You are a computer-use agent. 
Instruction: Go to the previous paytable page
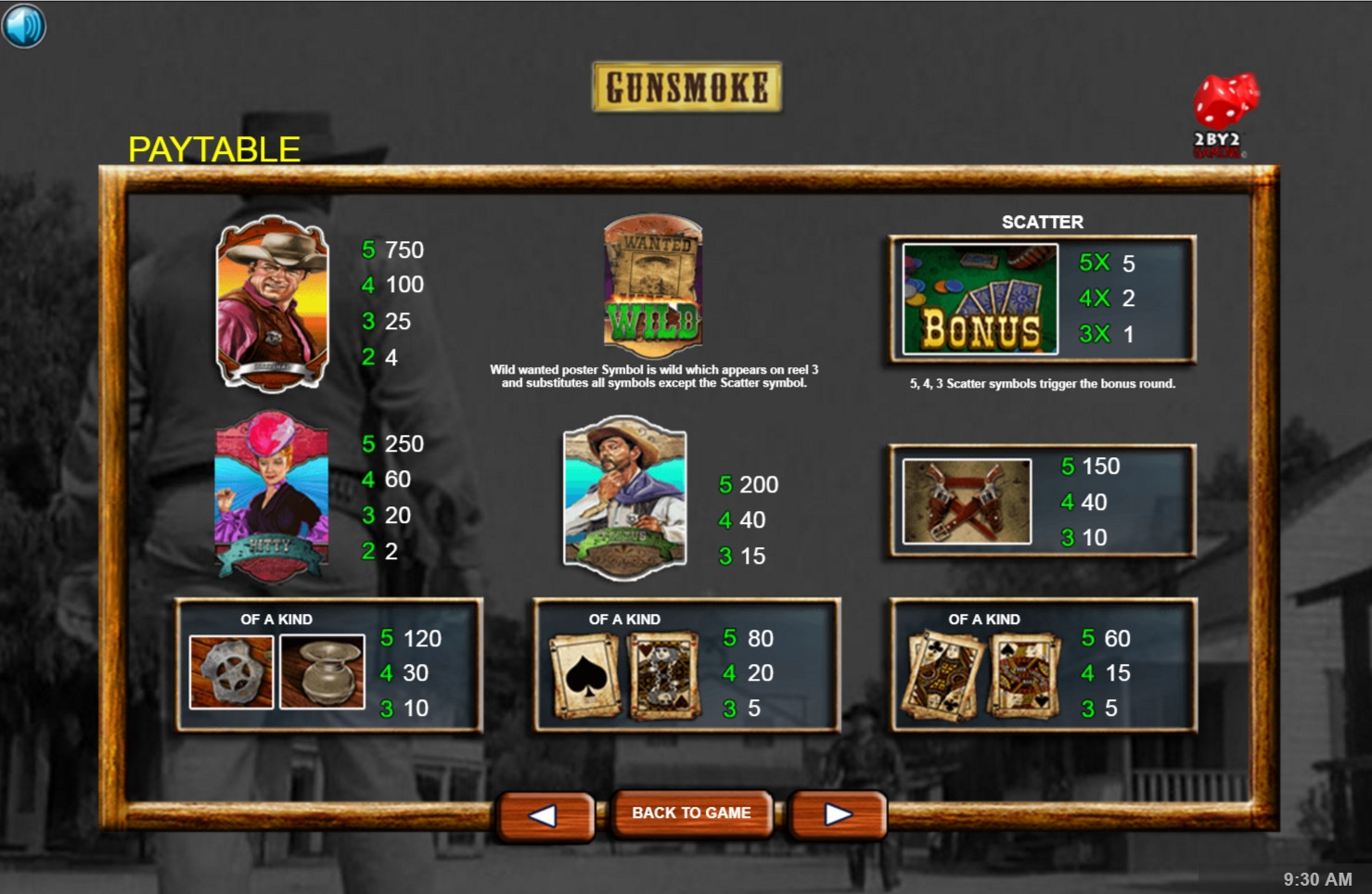545,814
